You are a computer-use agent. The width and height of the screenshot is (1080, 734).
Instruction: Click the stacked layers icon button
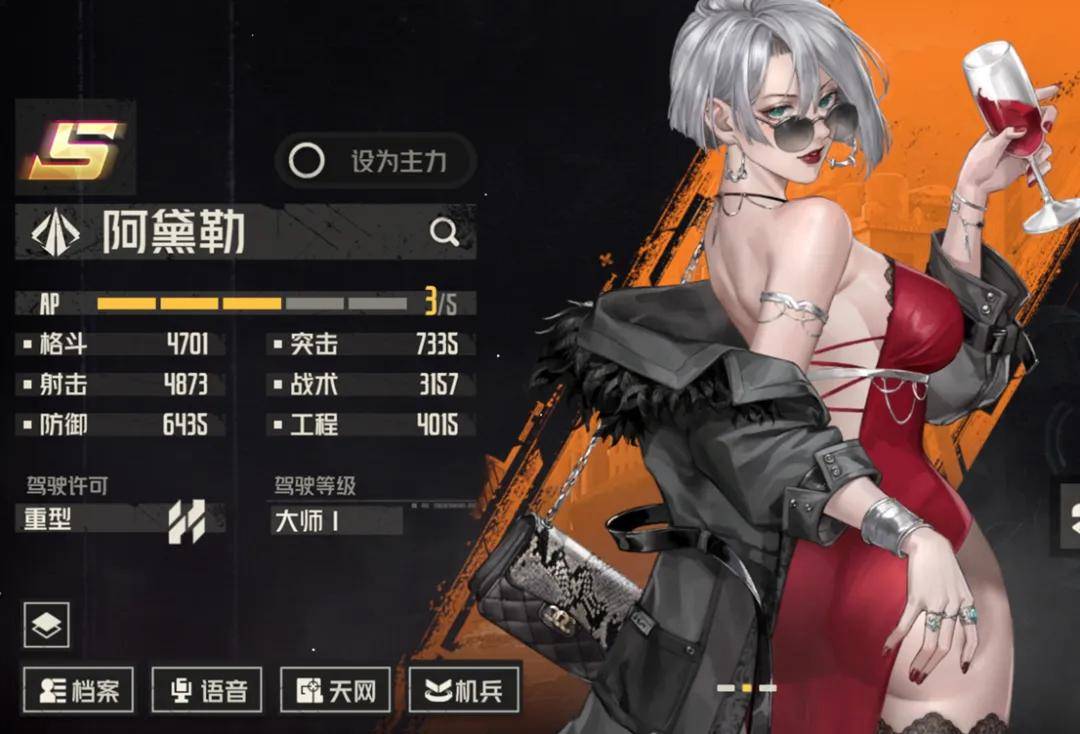46,625
